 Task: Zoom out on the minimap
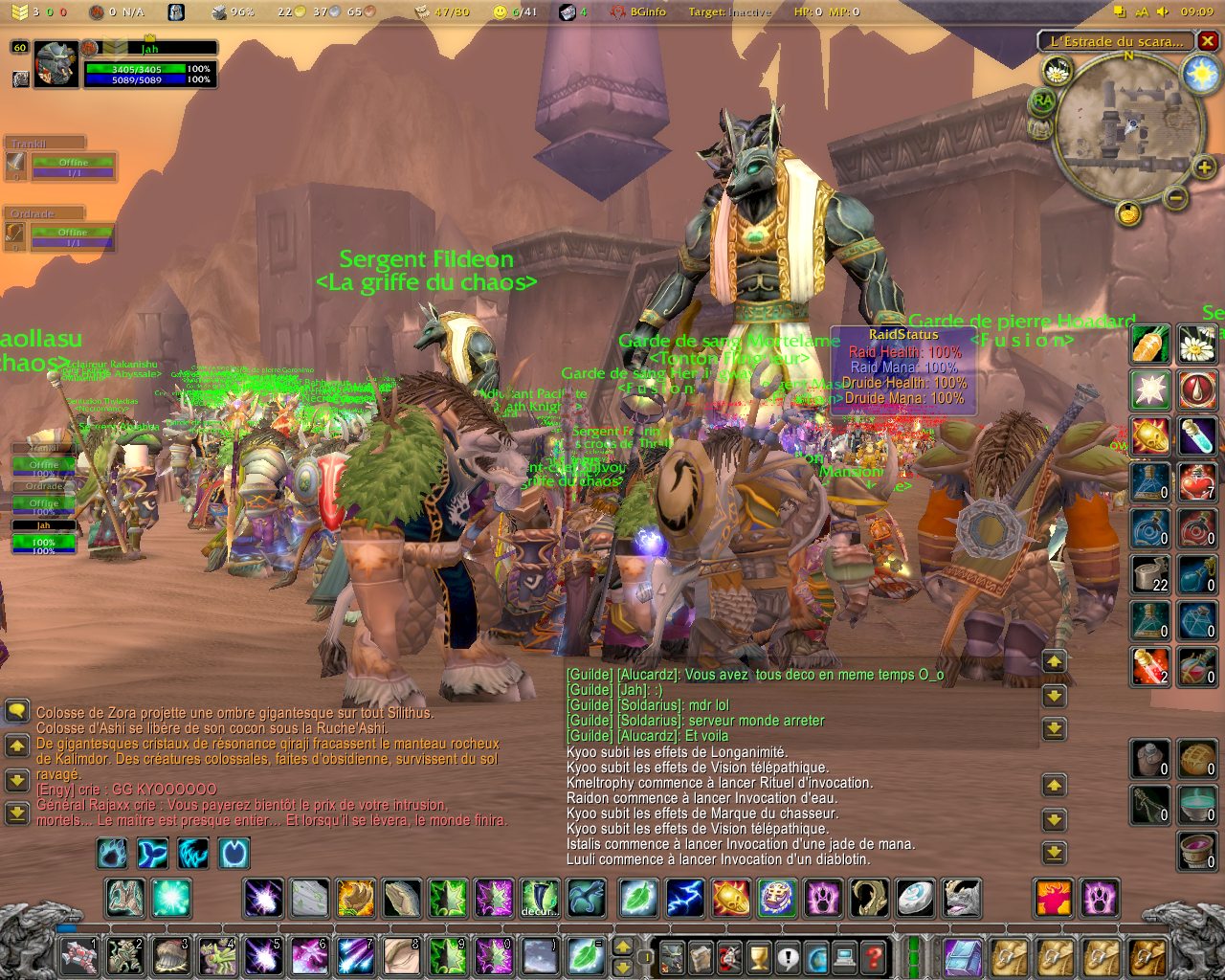pos(1176,198)
